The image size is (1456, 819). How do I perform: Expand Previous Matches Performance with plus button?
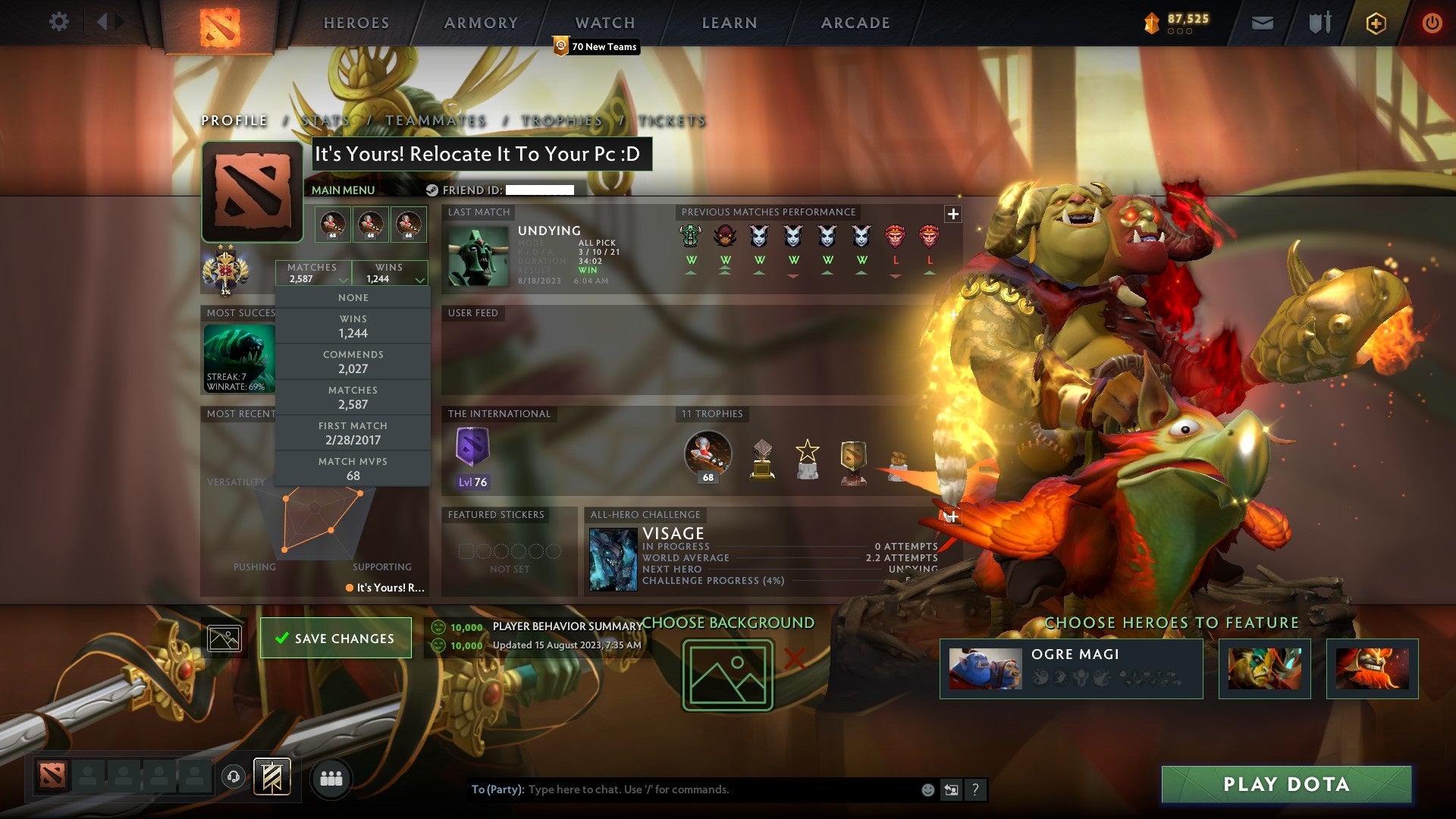[x=952, y=214]
